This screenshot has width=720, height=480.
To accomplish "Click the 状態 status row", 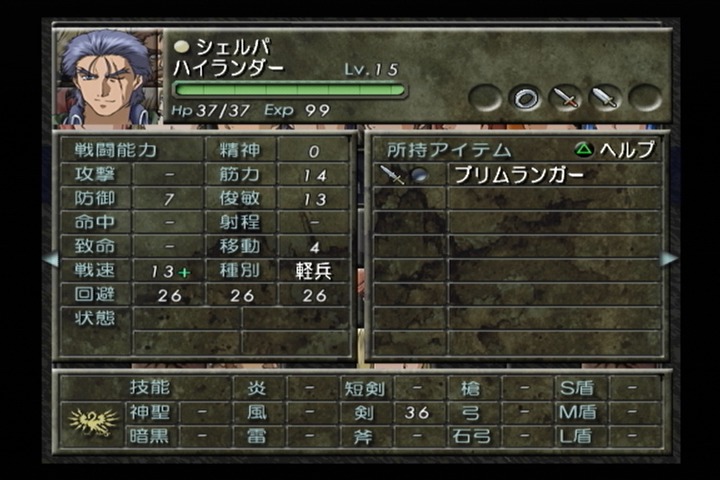I will click(x=95, y=318).
